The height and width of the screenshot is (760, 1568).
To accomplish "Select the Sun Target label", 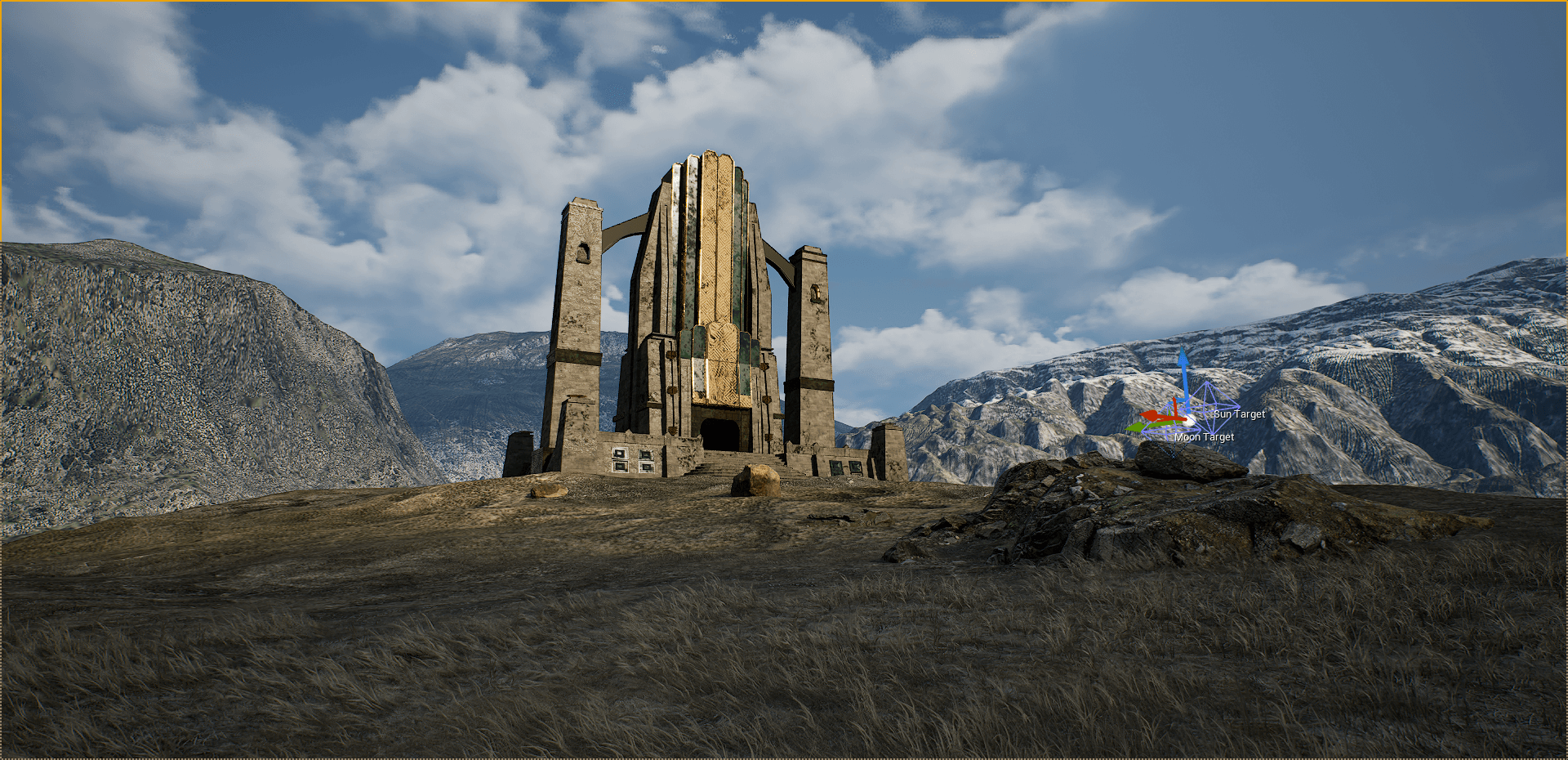I will pos(1239,414).
